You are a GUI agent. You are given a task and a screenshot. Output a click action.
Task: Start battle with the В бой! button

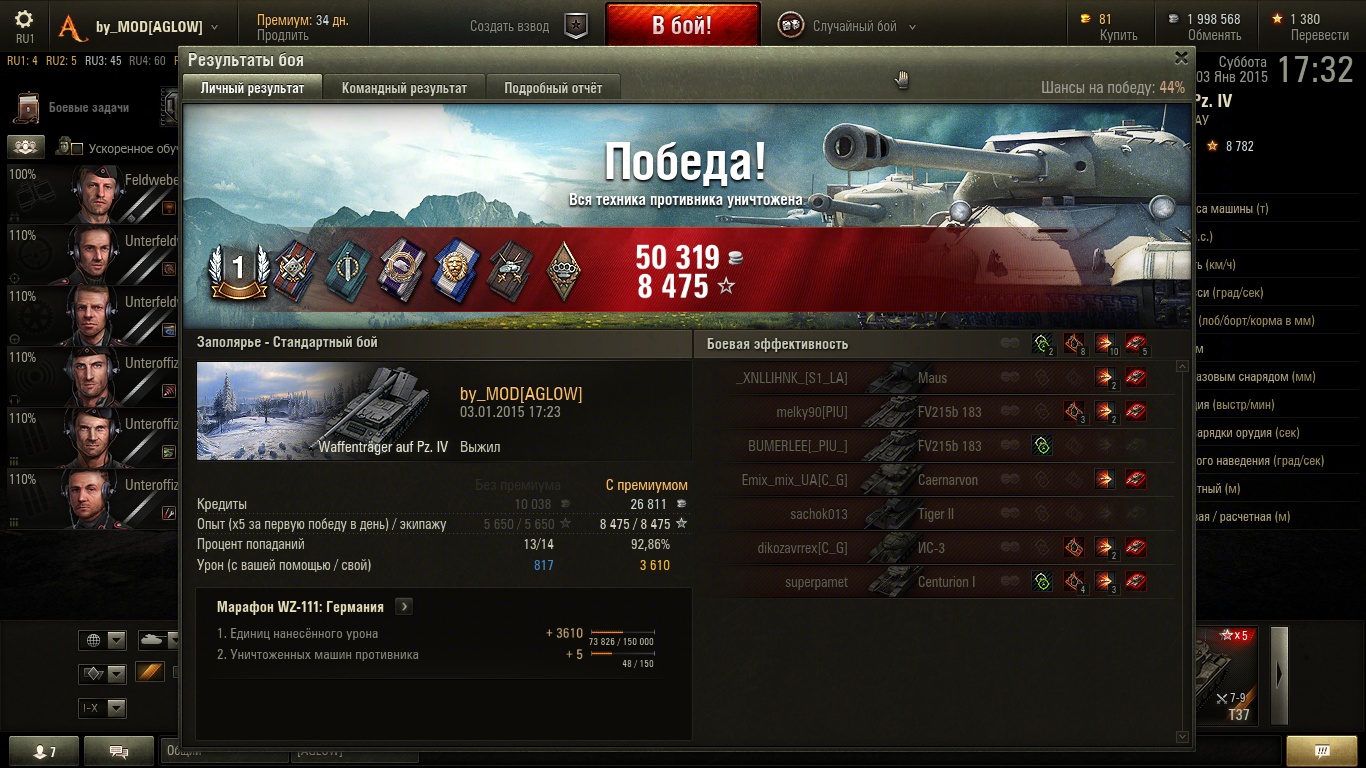682,26
